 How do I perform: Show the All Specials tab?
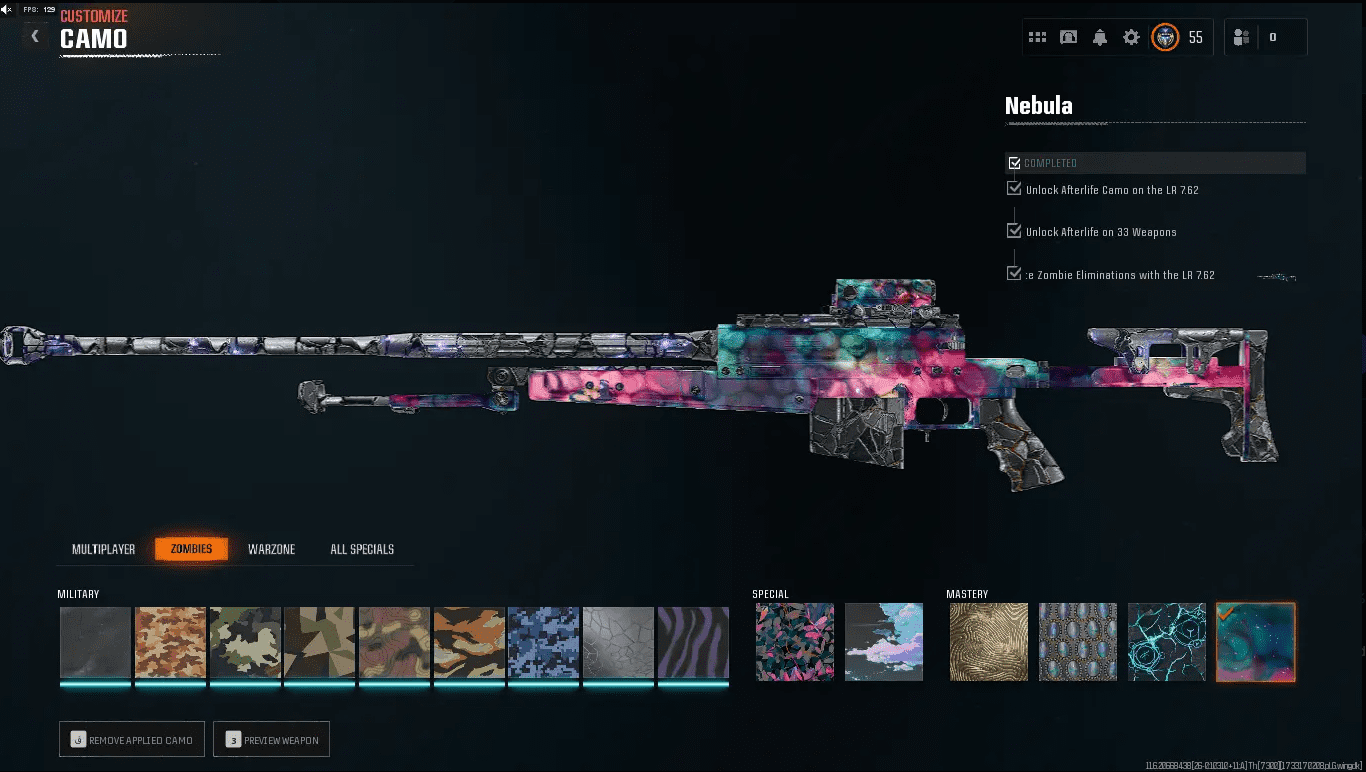[362, 549]
